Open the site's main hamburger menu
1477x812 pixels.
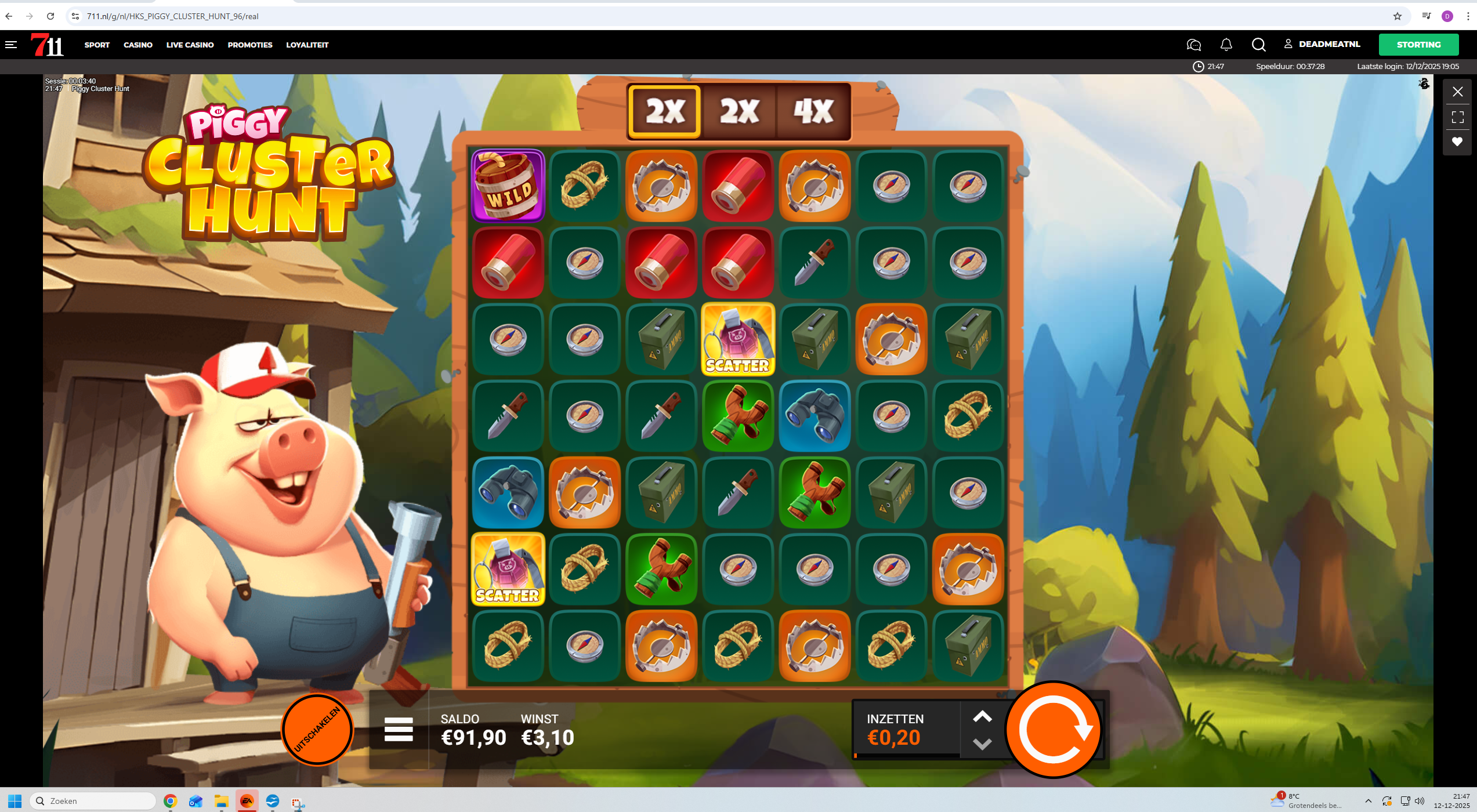click(x=11, y=45)
